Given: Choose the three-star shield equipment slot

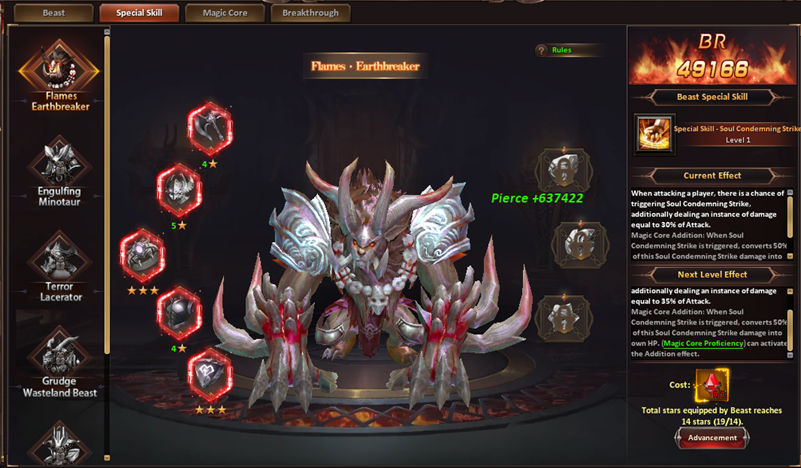Looking at the screenshot, I should tap(210, 372).
